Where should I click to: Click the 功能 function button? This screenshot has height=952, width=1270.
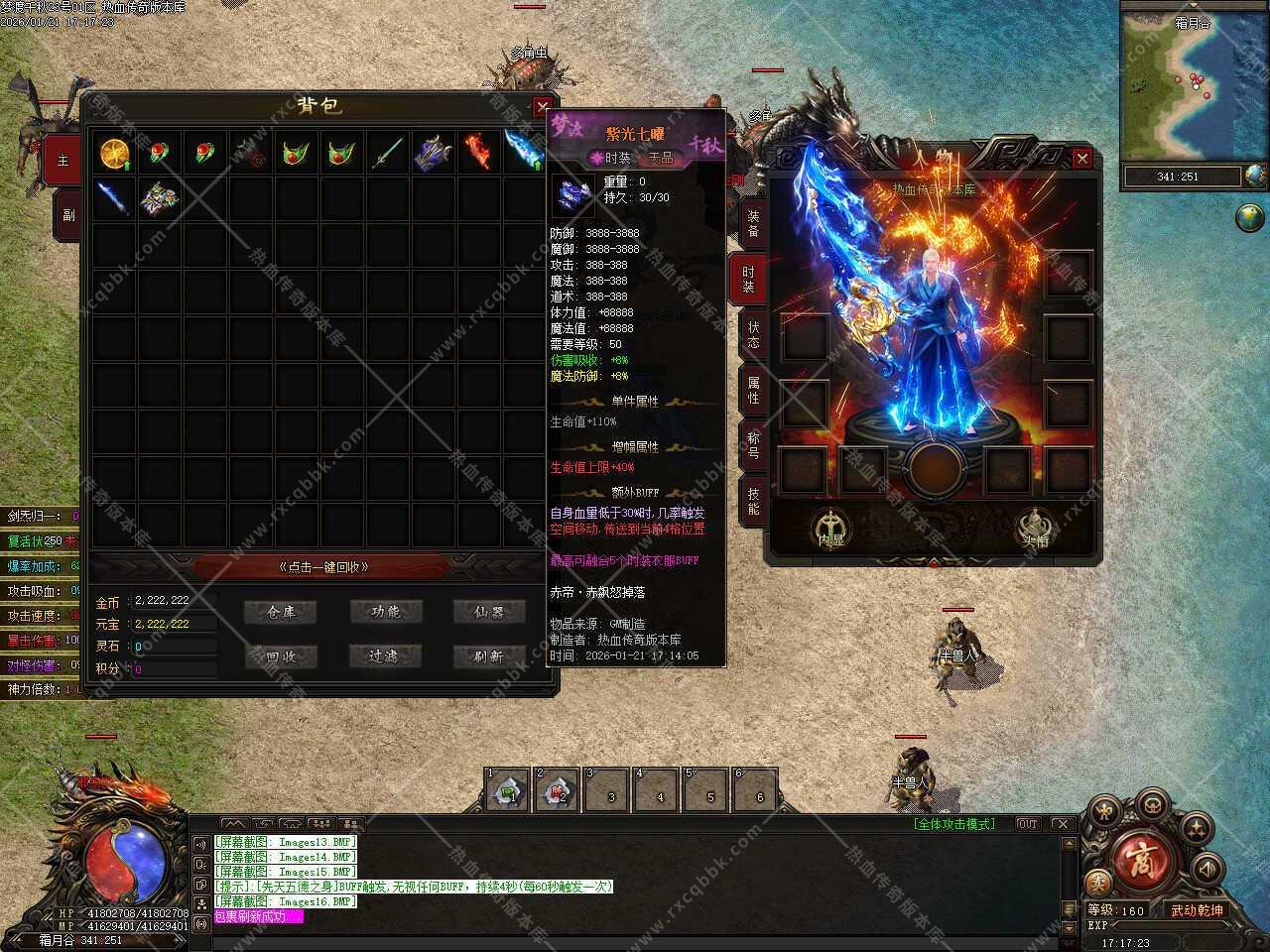(x=386, y=613)
